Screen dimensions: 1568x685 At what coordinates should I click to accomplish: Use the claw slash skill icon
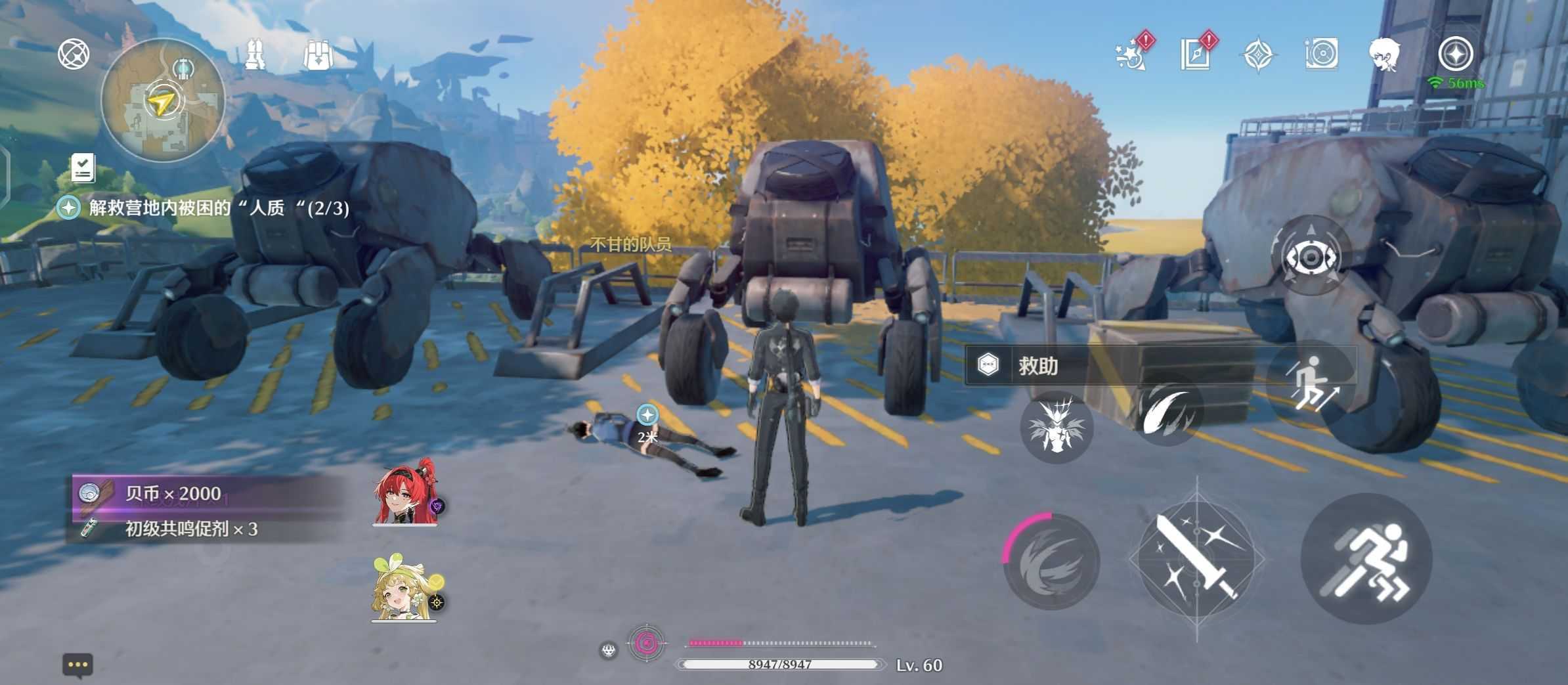click(x=1169, y=411)
